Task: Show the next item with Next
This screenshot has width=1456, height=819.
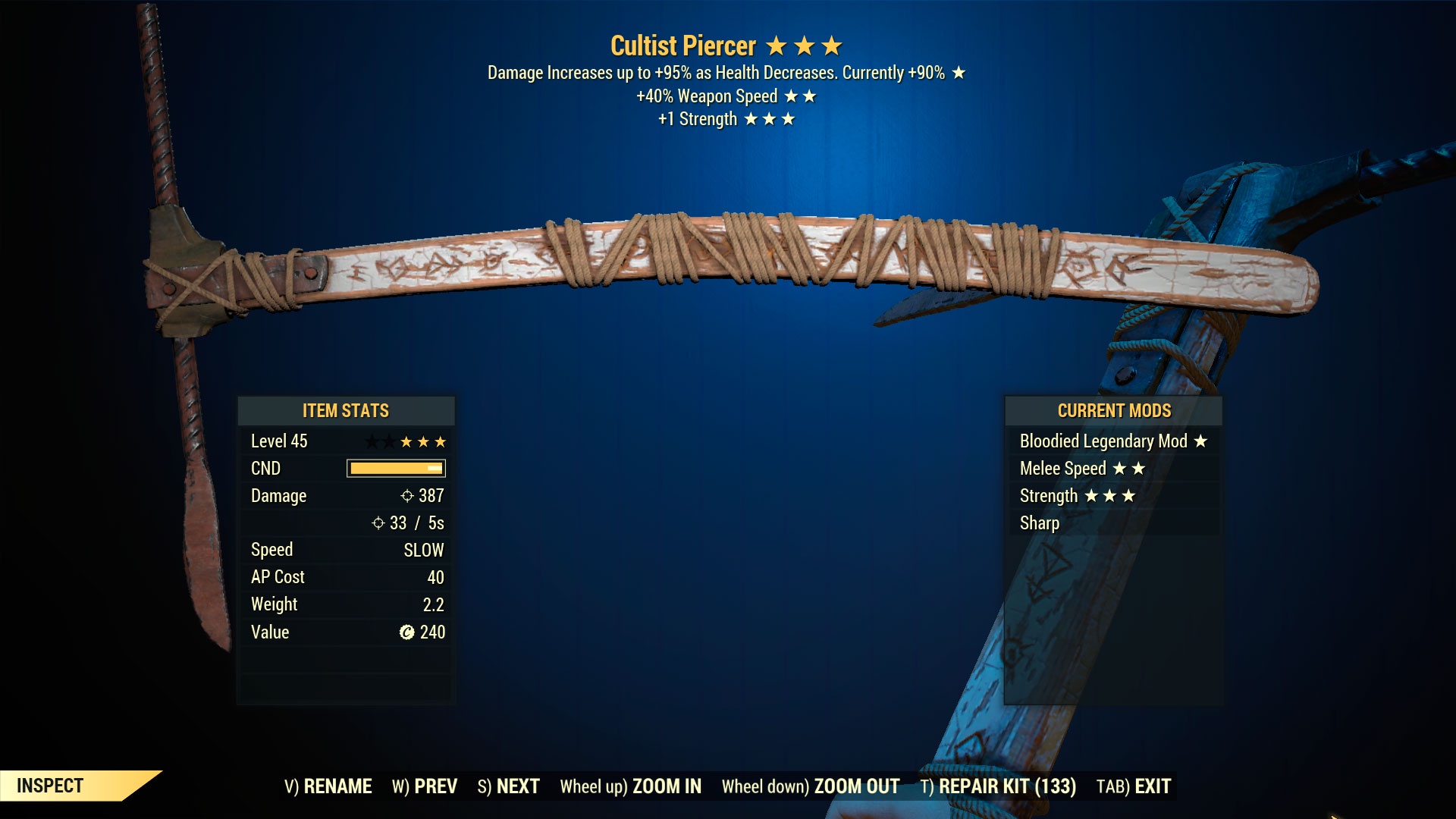Action: (508, 786)
